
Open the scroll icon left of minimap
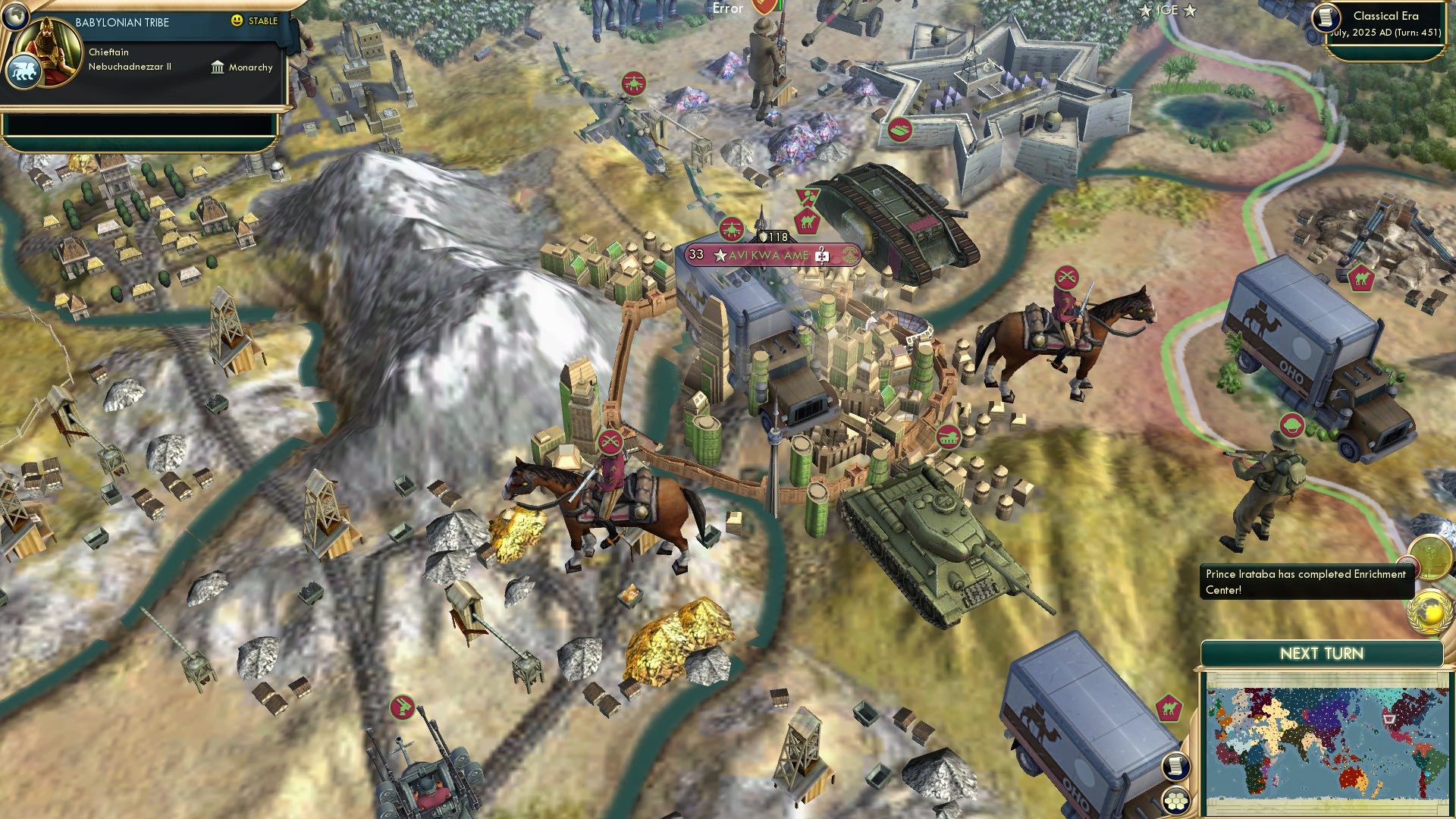1175,767
